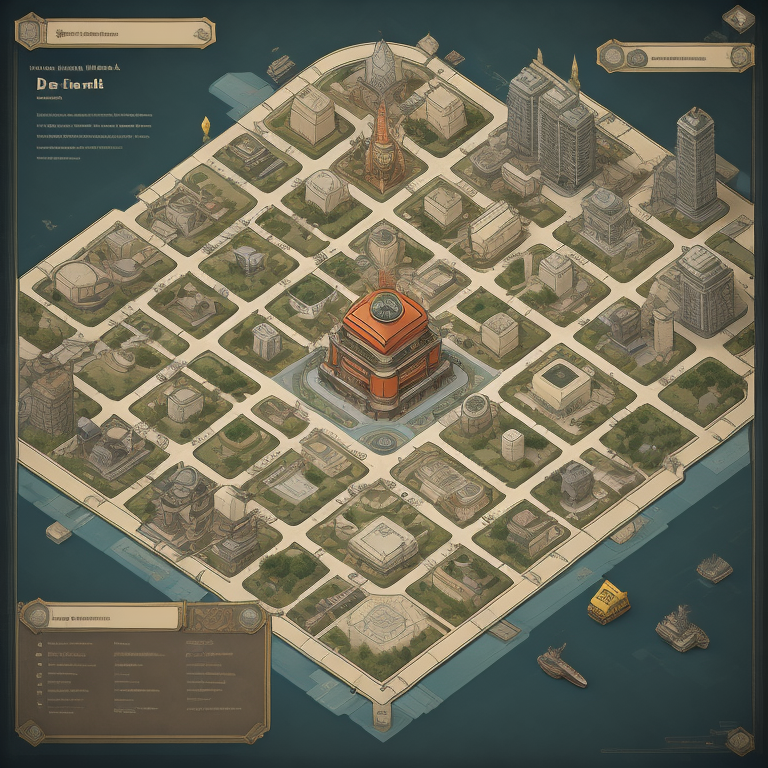The height and width of the screenshot is (768, 768).
Task: Select the yellow map pin marker
Action: click(206, 127)
